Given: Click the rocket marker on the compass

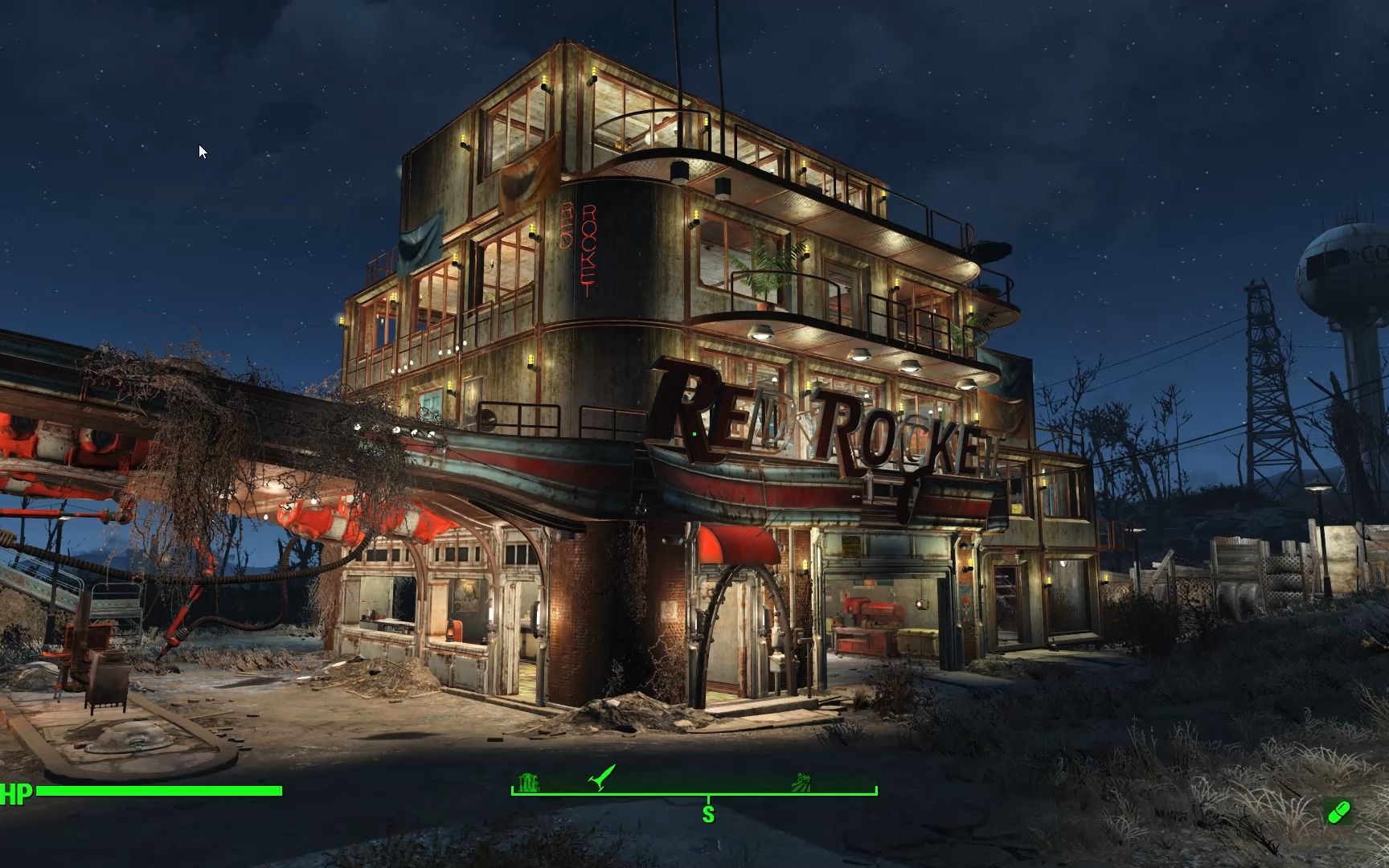Looking at the screenshot, I should click(602, 778).
